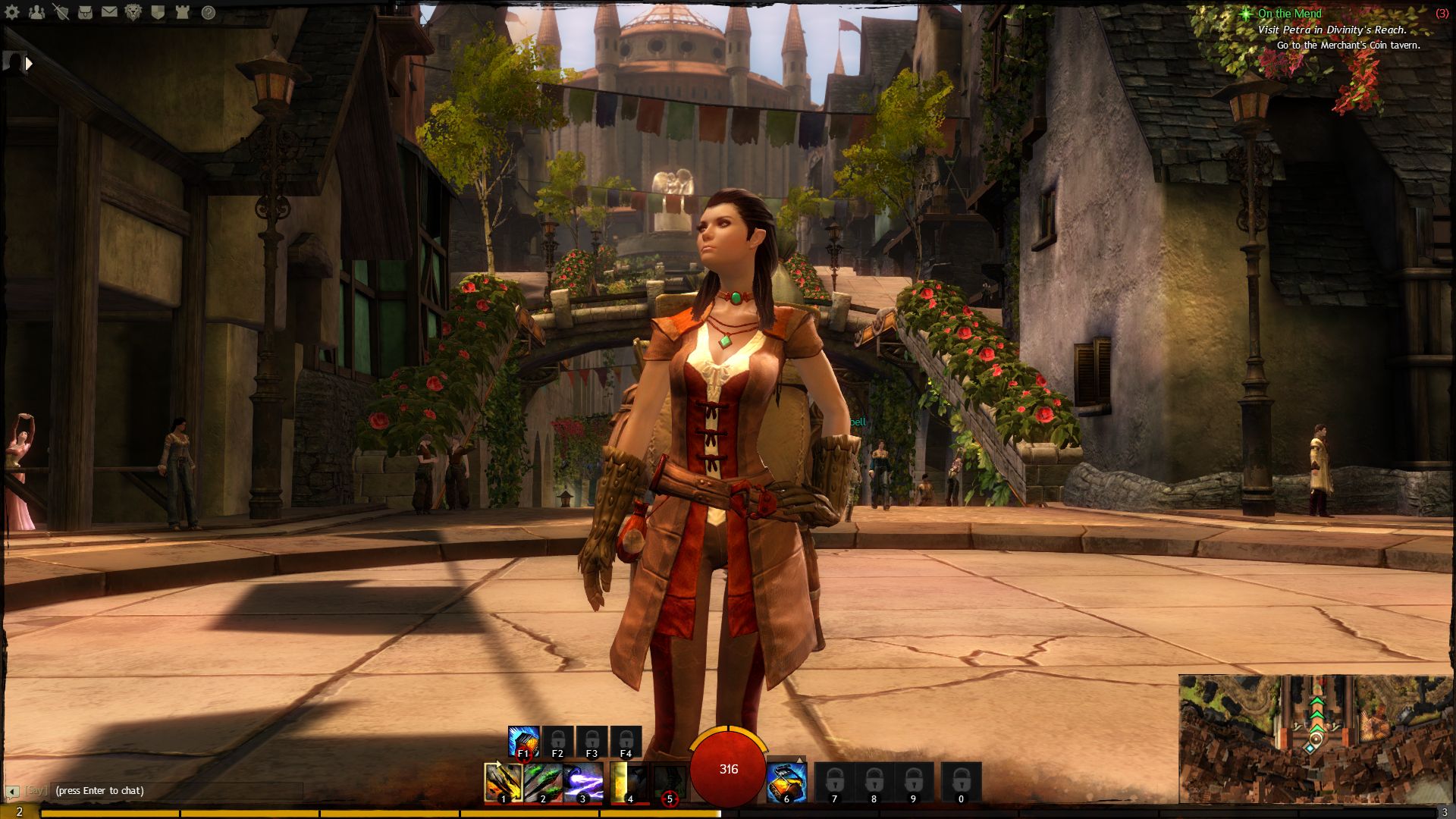This screenshot has height=819, width=1456.
Task: Open help with the question mark icon
Action: [208, 12]
